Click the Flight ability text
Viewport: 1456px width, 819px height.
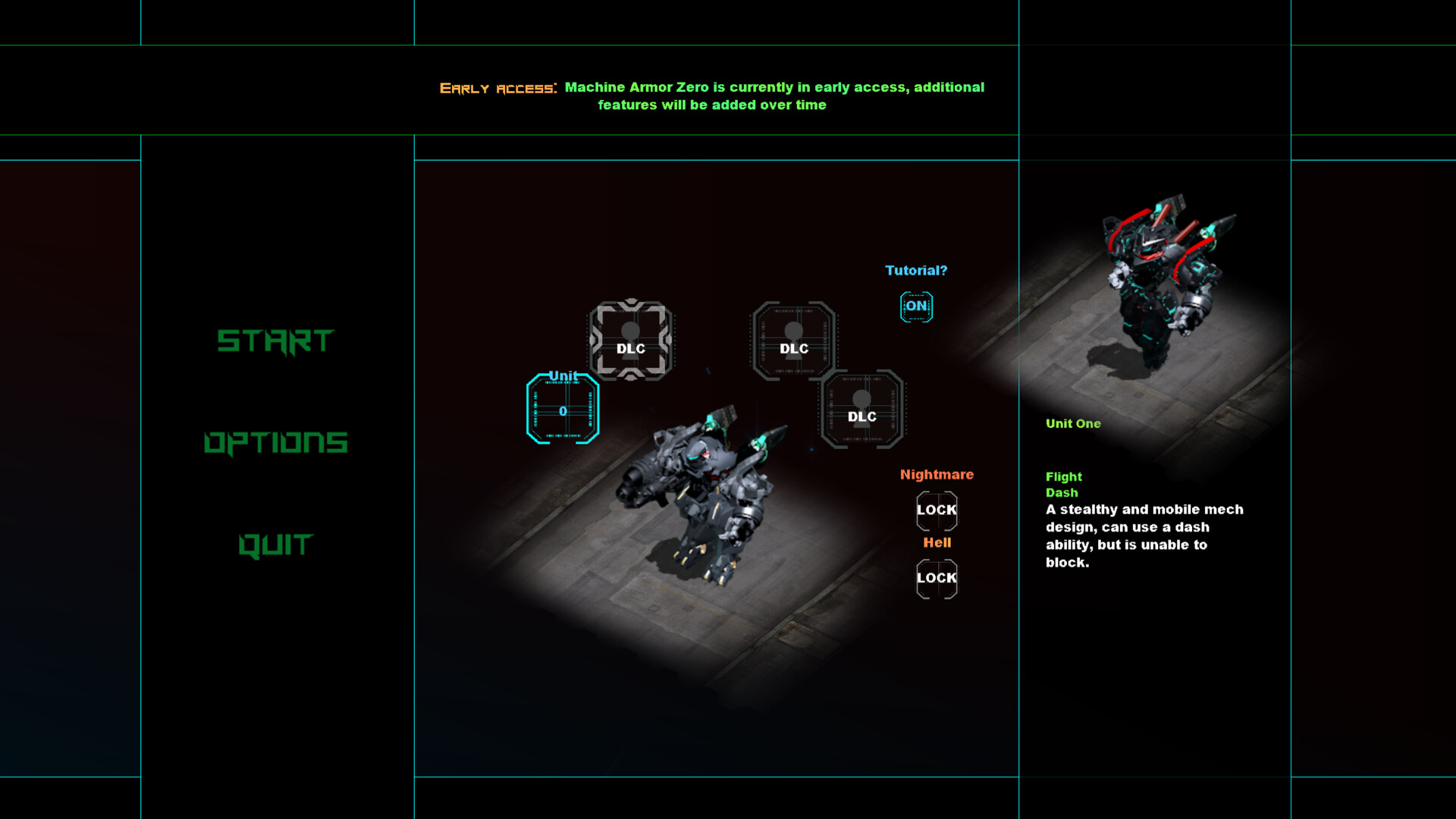(1063, 476)
